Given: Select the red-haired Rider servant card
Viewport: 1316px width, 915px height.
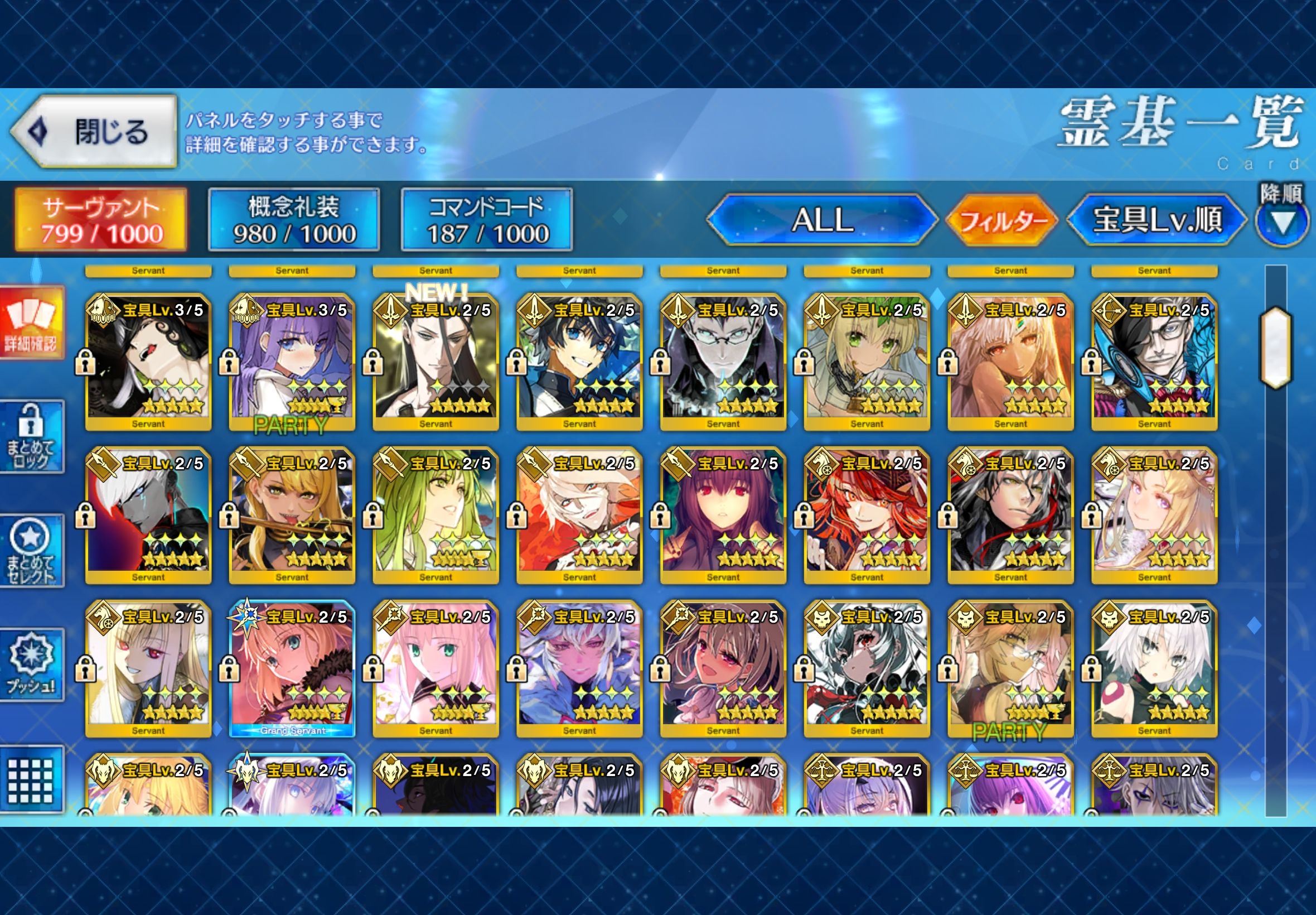Looking at the screenshot, I should pyautogui.click(x=866, y=516).
